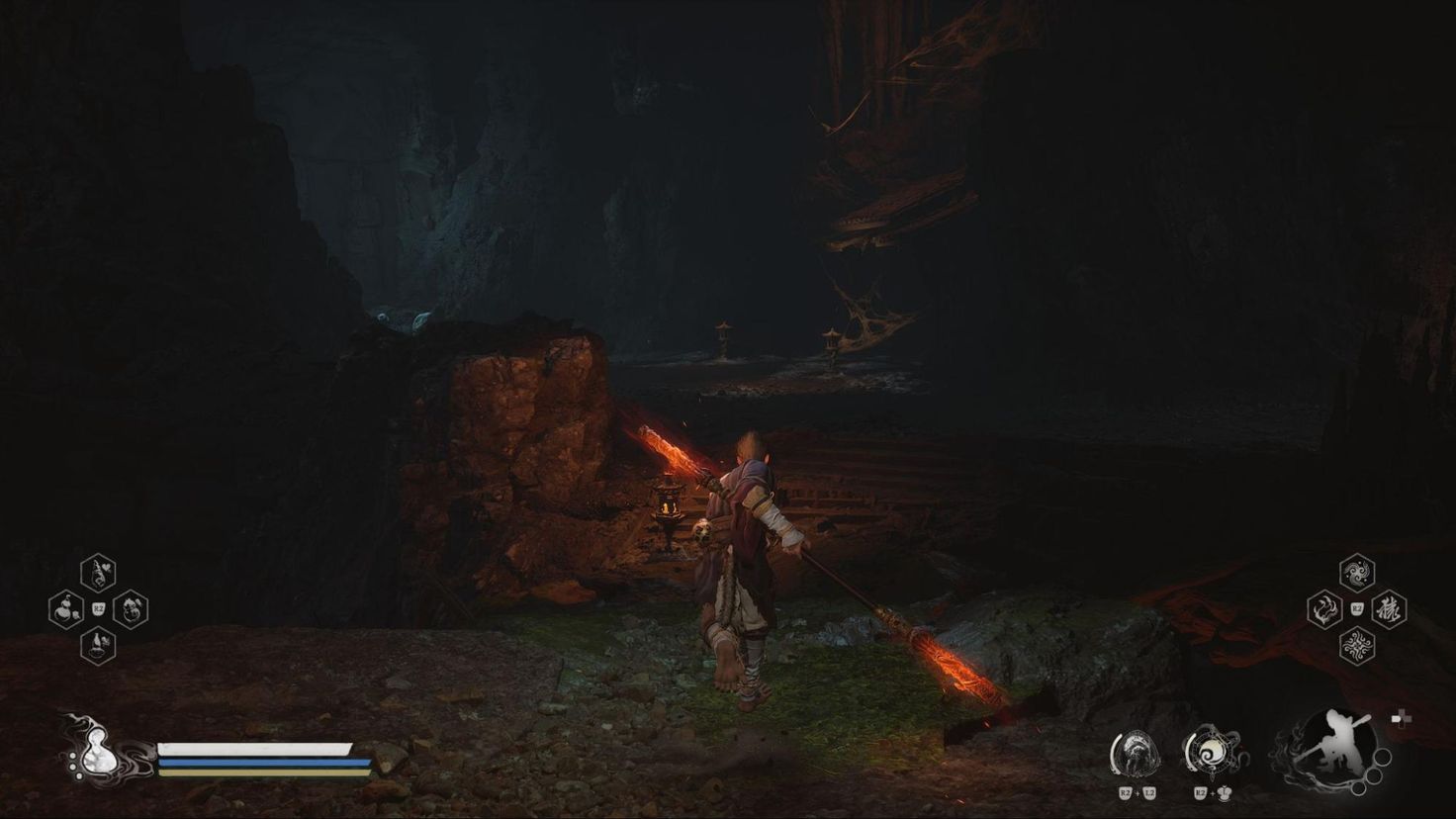This screenshot has height=819, width=1456.
Task: Use the gourd item in left quick slot
Action: pos(66,609)
